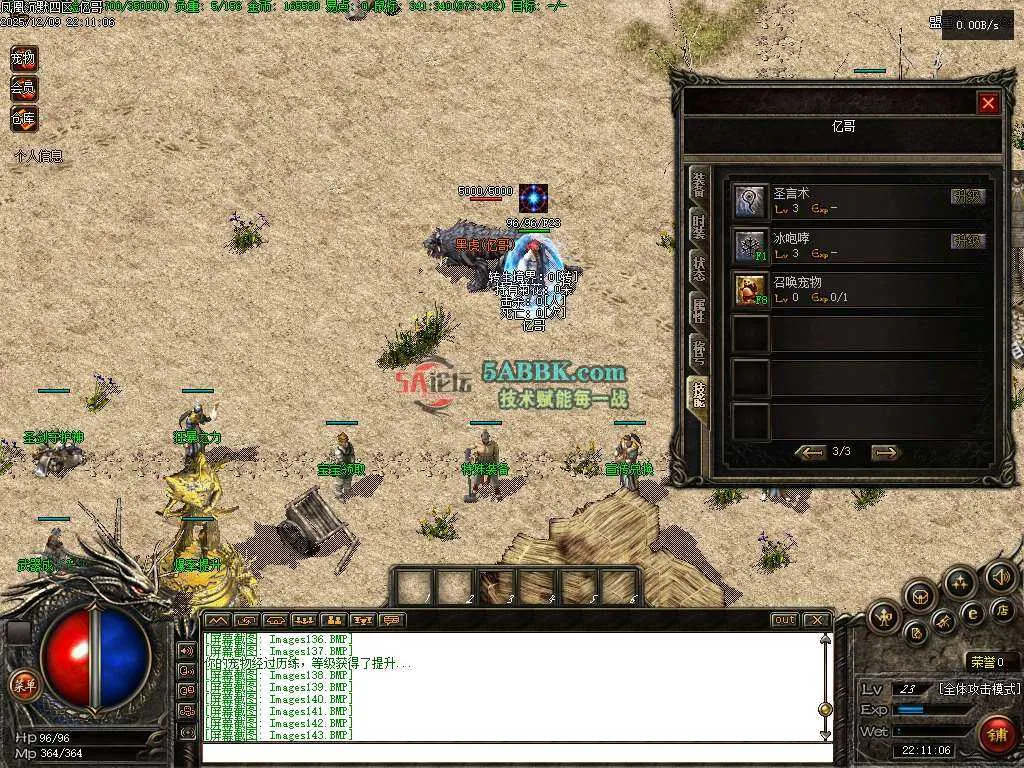Go to the next skill page
This screenshot has height=768, width=1024.
886,453
